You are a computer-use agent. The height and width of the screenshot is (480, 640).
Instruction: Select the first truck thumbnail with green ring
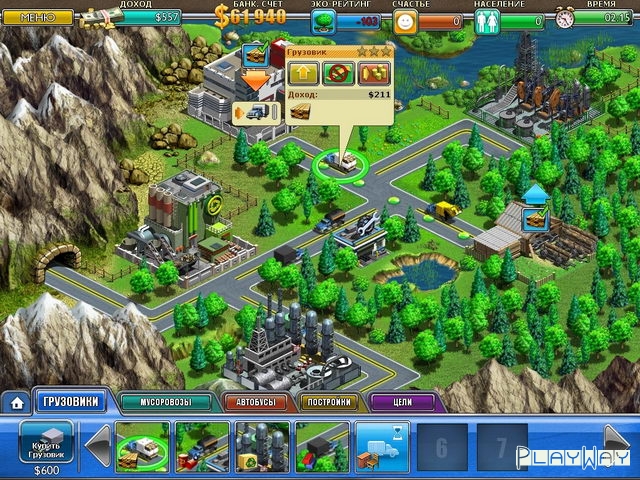142,444
